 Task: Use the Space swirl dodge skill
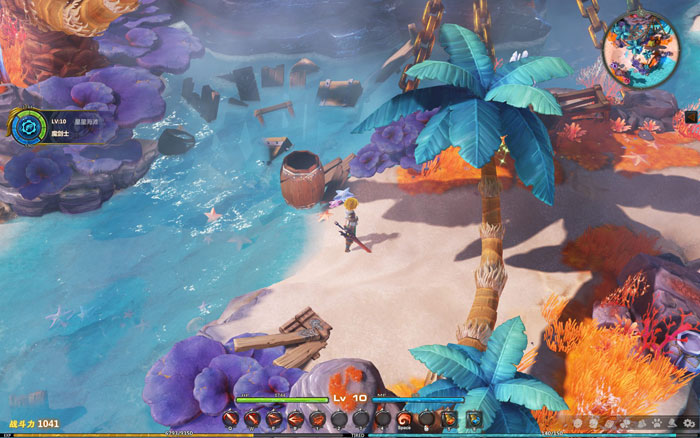[405, 418]
